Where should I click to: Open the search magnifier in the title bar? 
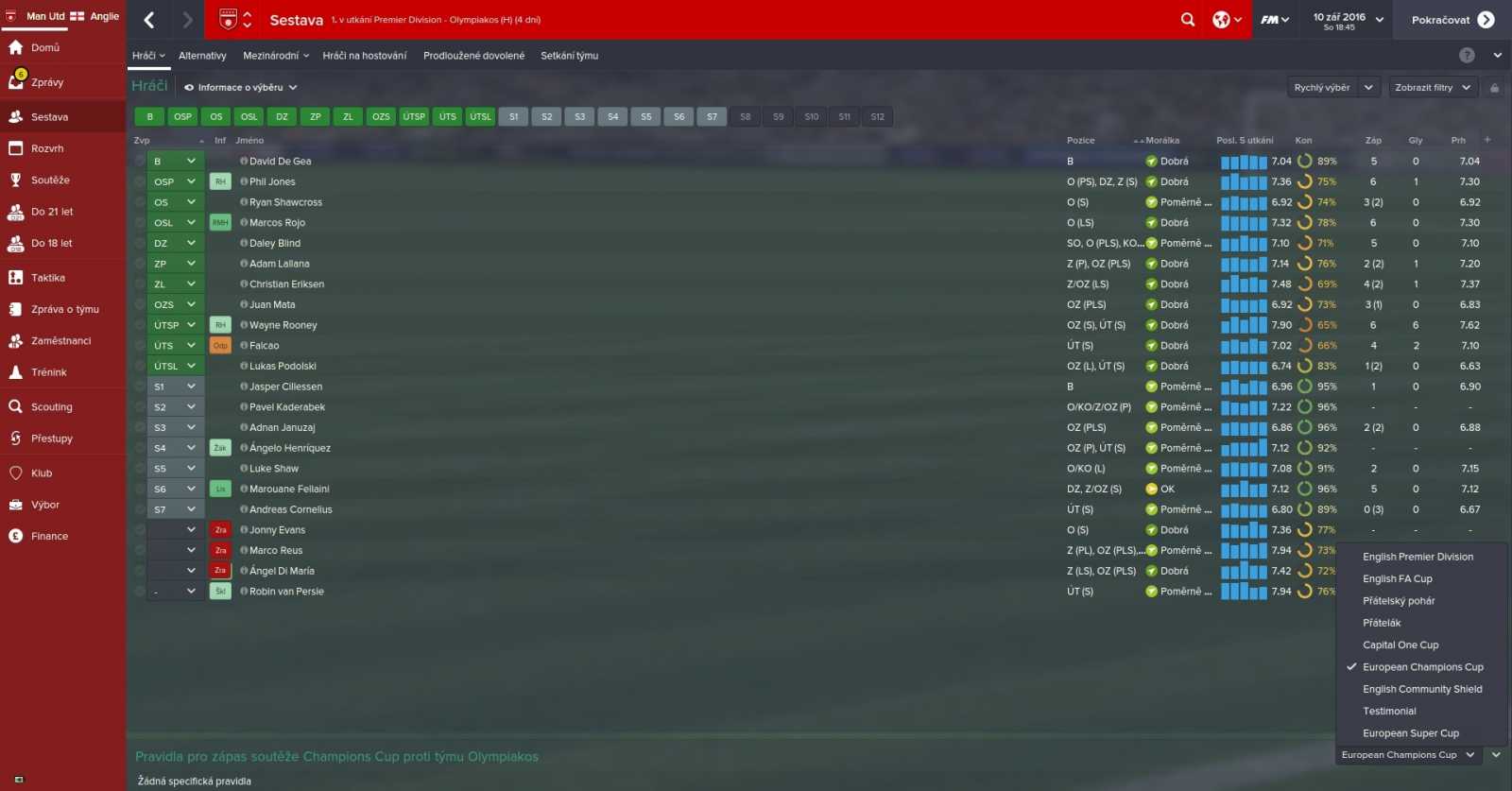pos(1187,19)
